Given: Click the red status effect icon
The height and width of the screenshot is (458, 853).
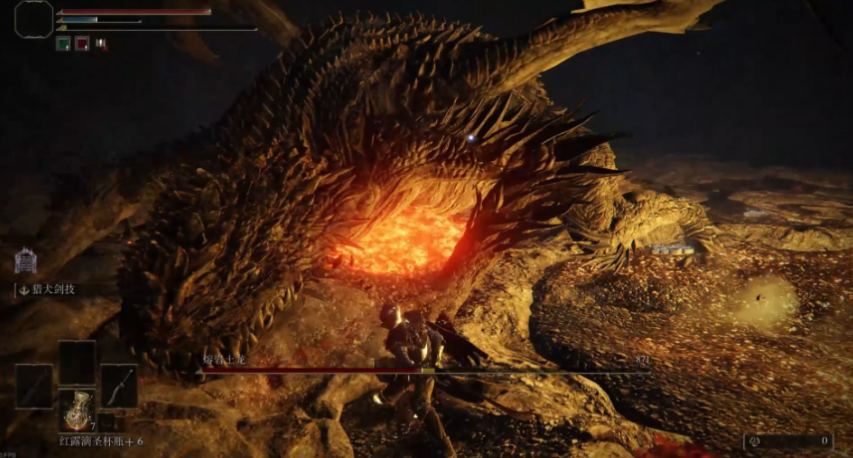Looking at the screenshot, I should [x=82, y=43].
